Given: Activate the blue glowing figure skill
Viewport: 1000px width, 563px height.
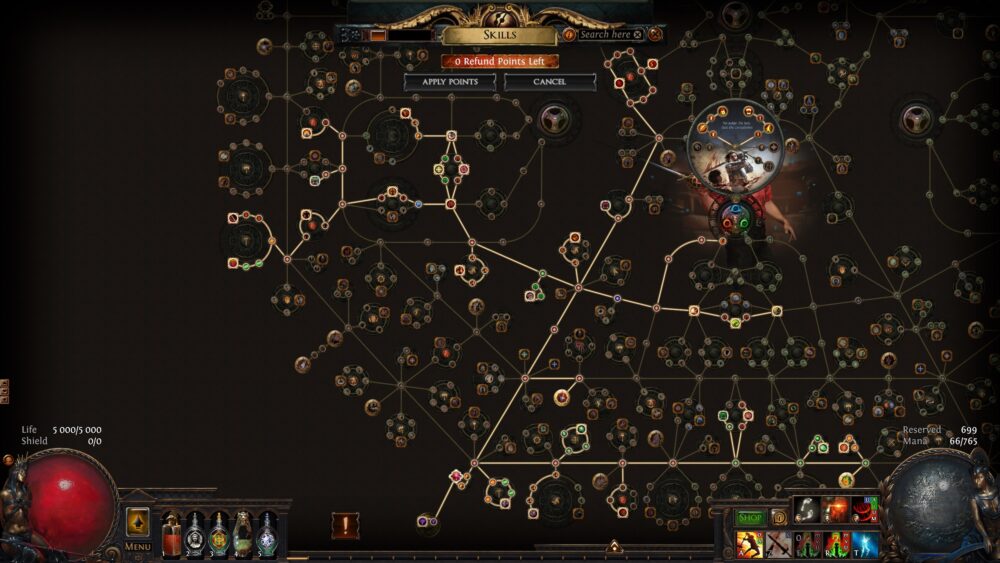Looking at the screenshot, I should [865, 546].
